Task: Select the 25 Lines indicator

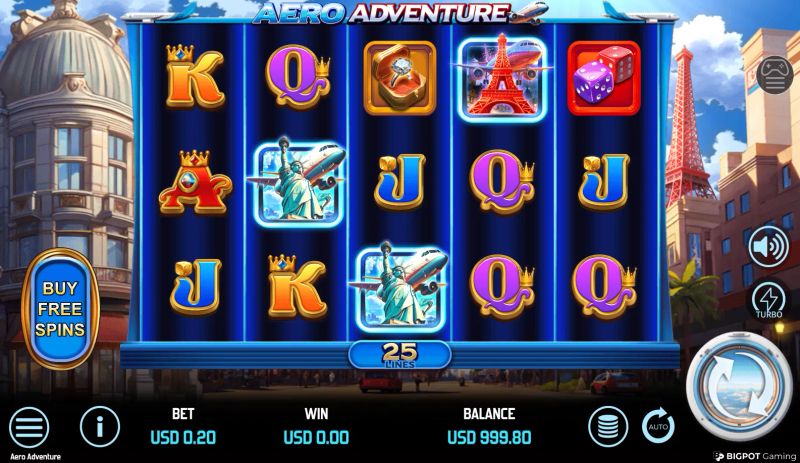Action: pos(399,354)
